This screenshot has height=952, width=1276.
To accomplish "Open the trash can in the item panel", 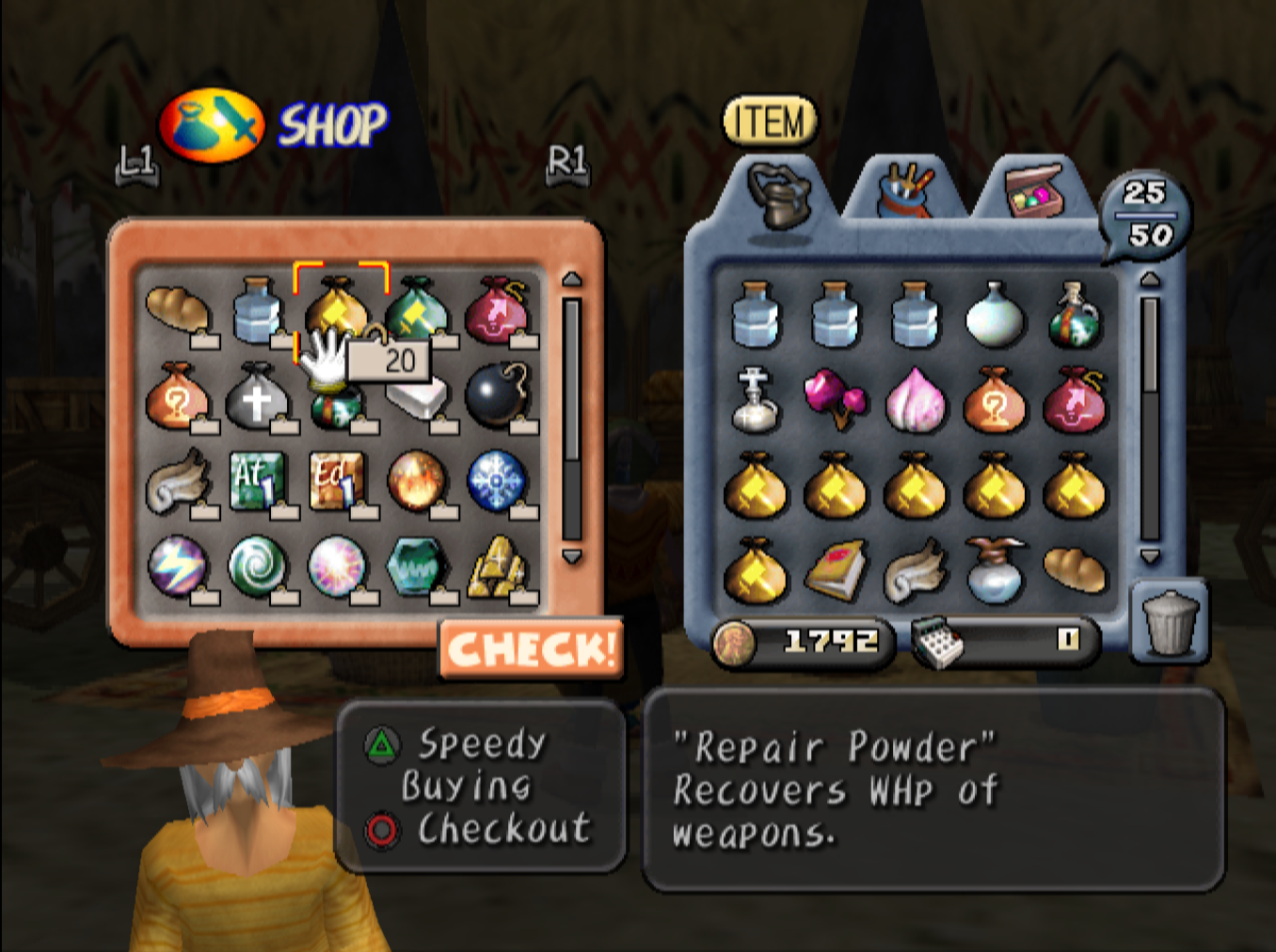I will 1170,622.
